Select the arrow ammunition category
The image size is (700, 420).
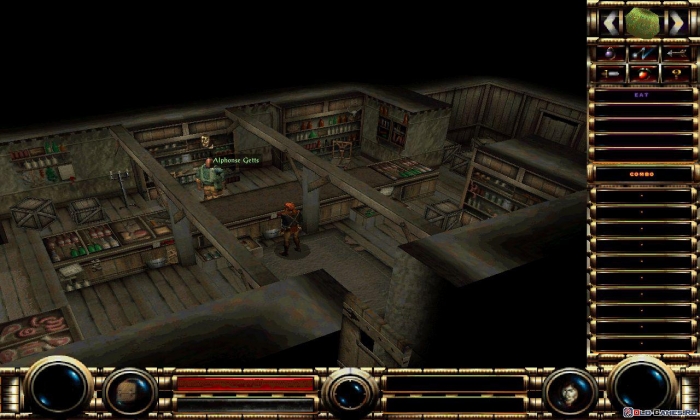(x=675, y=52)
